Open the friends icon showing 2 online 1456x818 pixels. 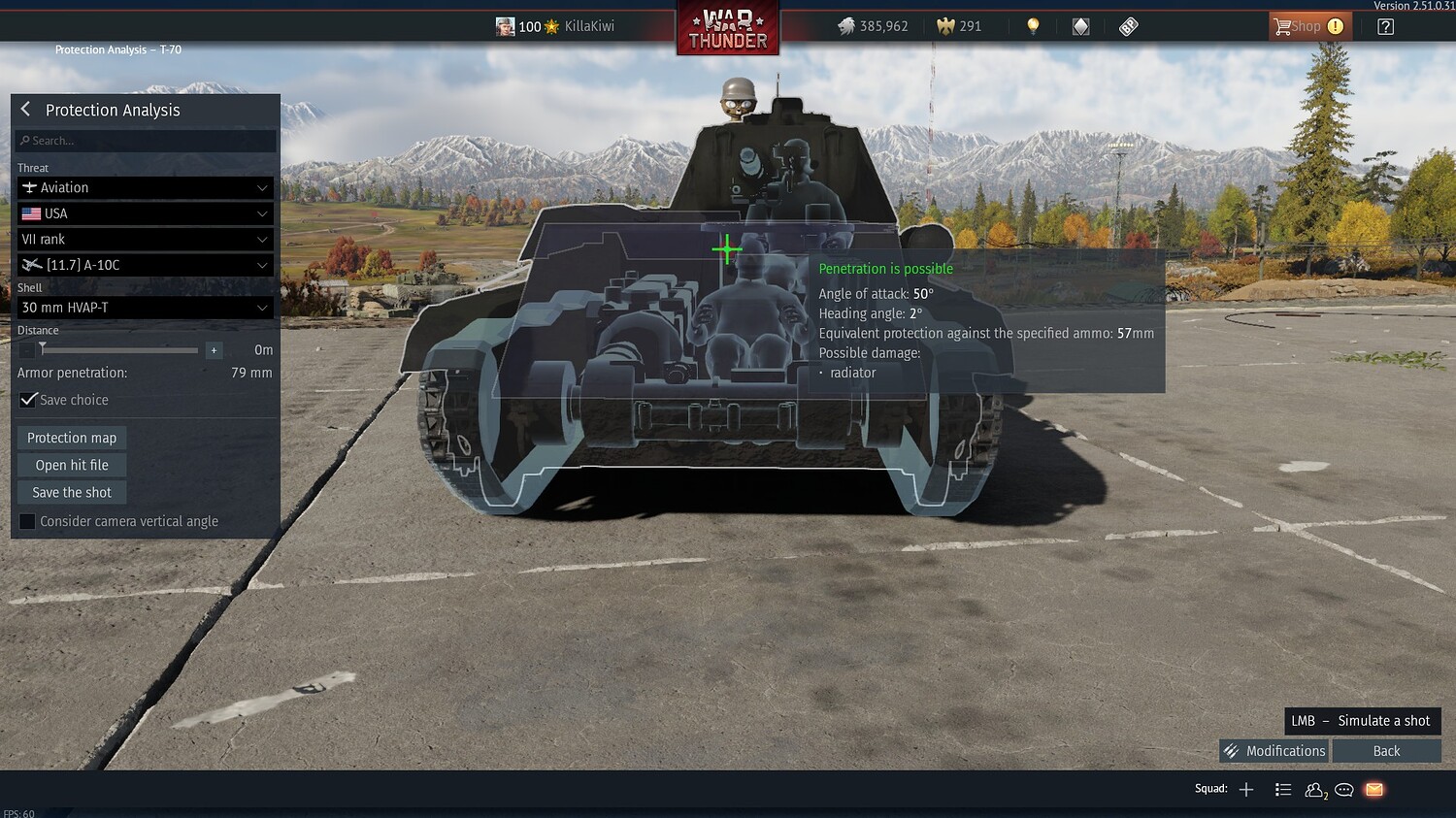coord(1314,790)
